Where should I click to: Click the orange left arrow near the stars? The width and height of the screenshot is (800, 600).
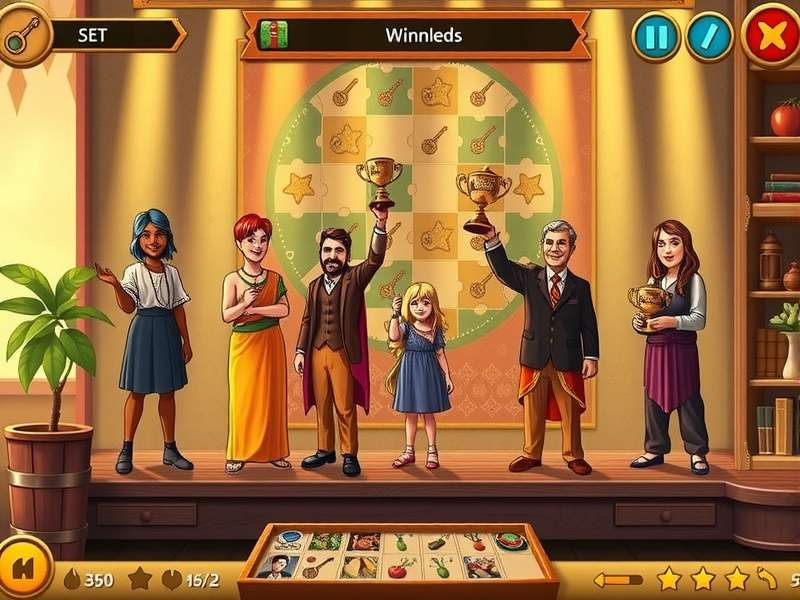[x=618, y=579]
